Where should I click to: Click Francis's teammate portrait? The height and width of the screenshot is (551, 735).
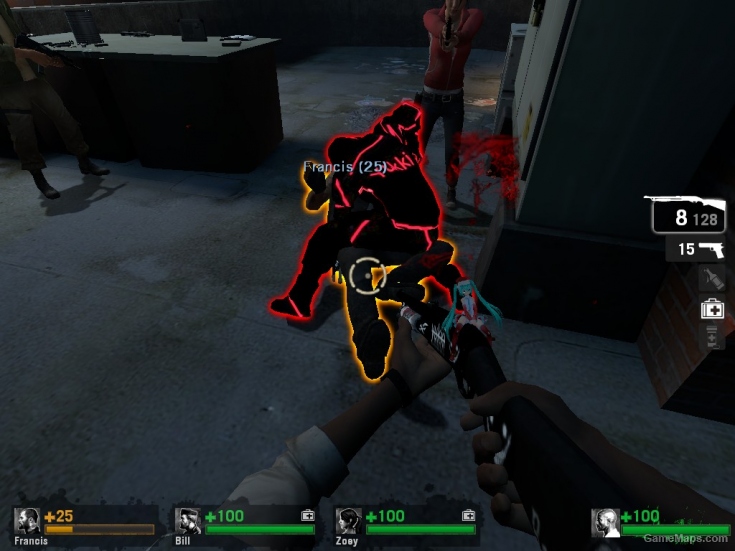27,522
